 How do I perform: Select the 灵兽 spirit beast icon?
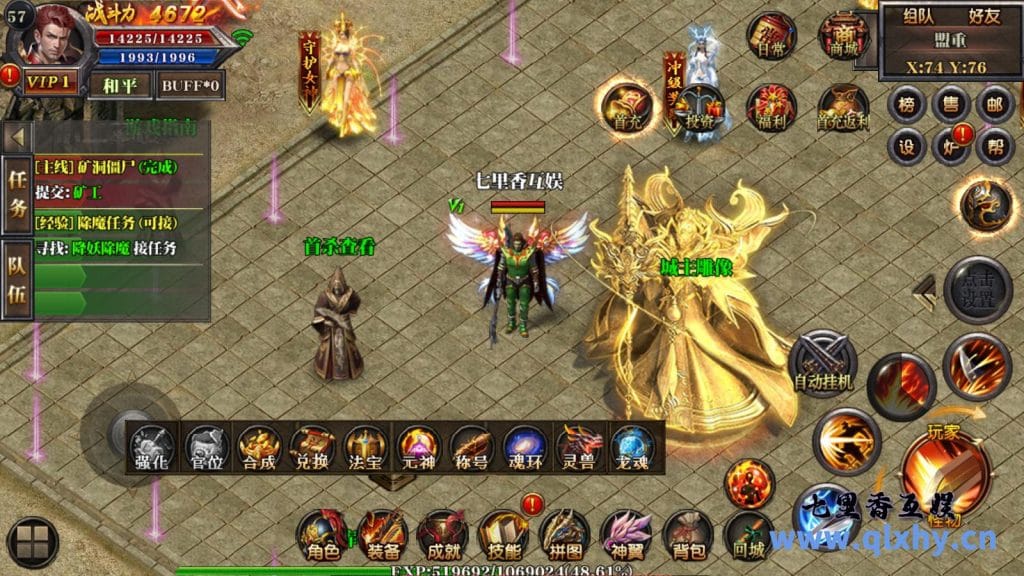point(580,445)
